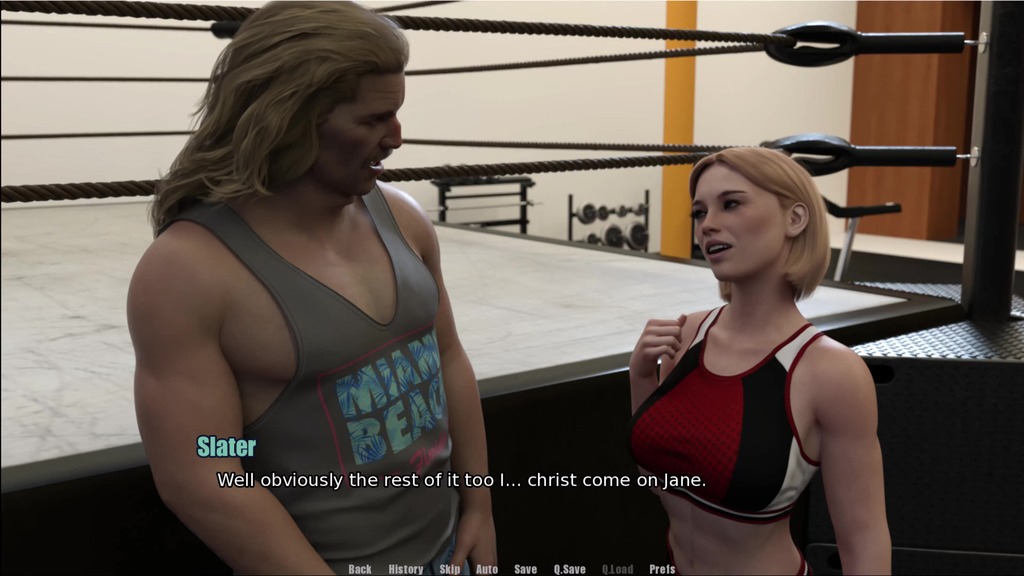Screen dimensions: 1024x576
Task: Open the Save game screen
Action: click(x=525, y=569)
